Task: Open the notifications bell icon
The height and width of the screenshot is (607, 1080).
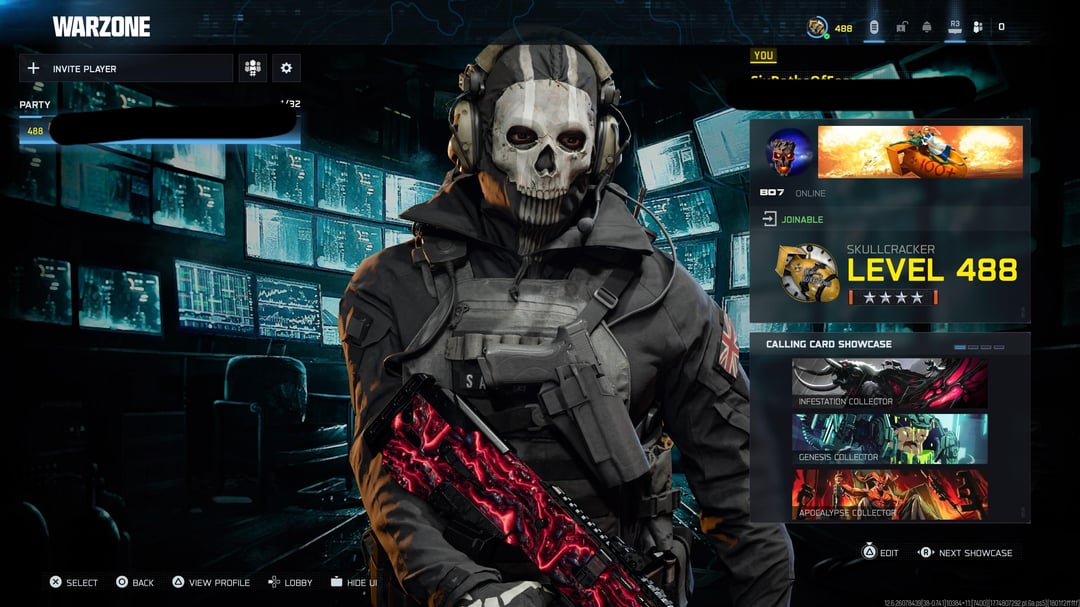Action: 927,27
